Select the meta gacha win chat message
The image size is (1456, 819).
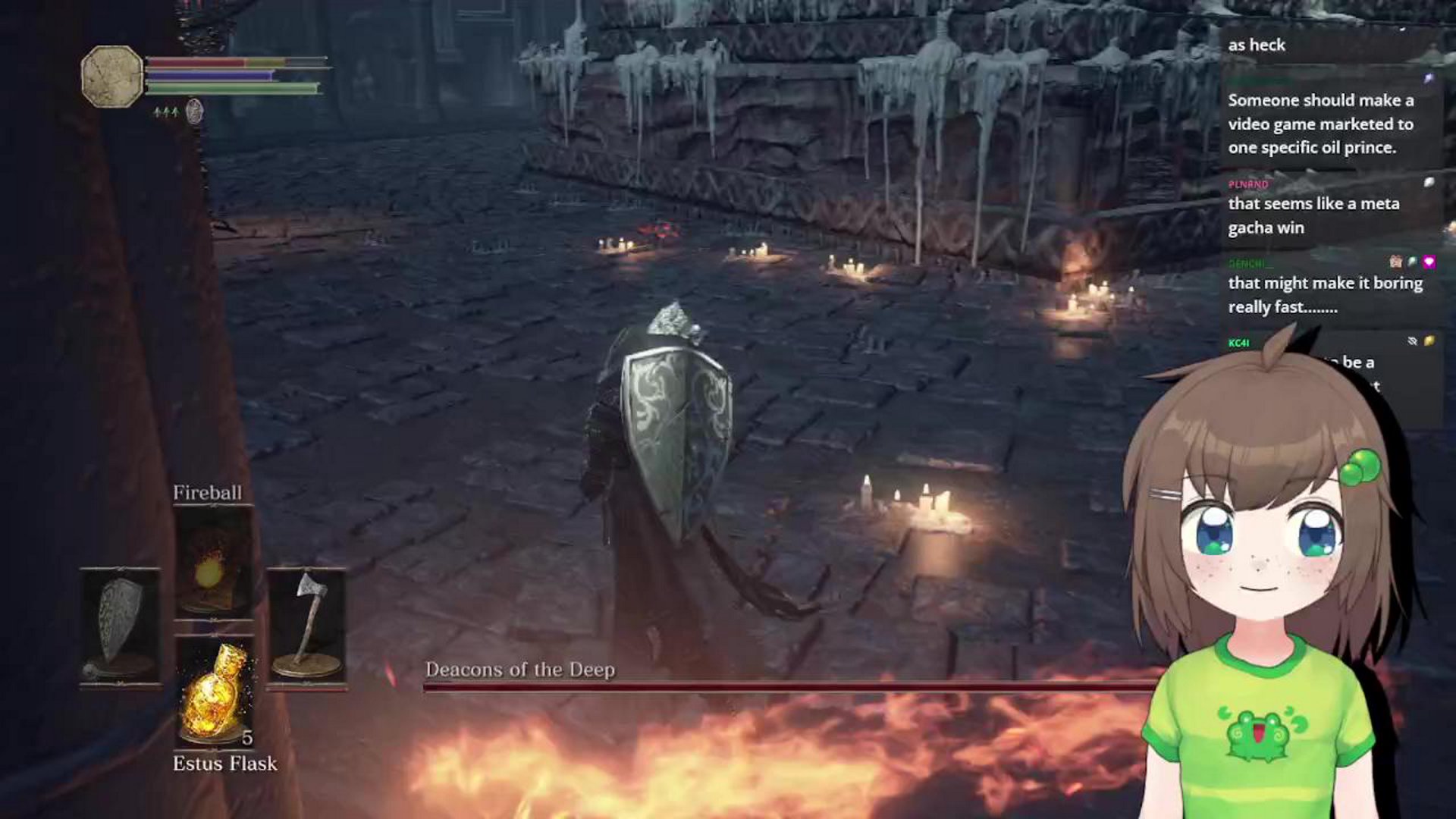point(1313,215)
